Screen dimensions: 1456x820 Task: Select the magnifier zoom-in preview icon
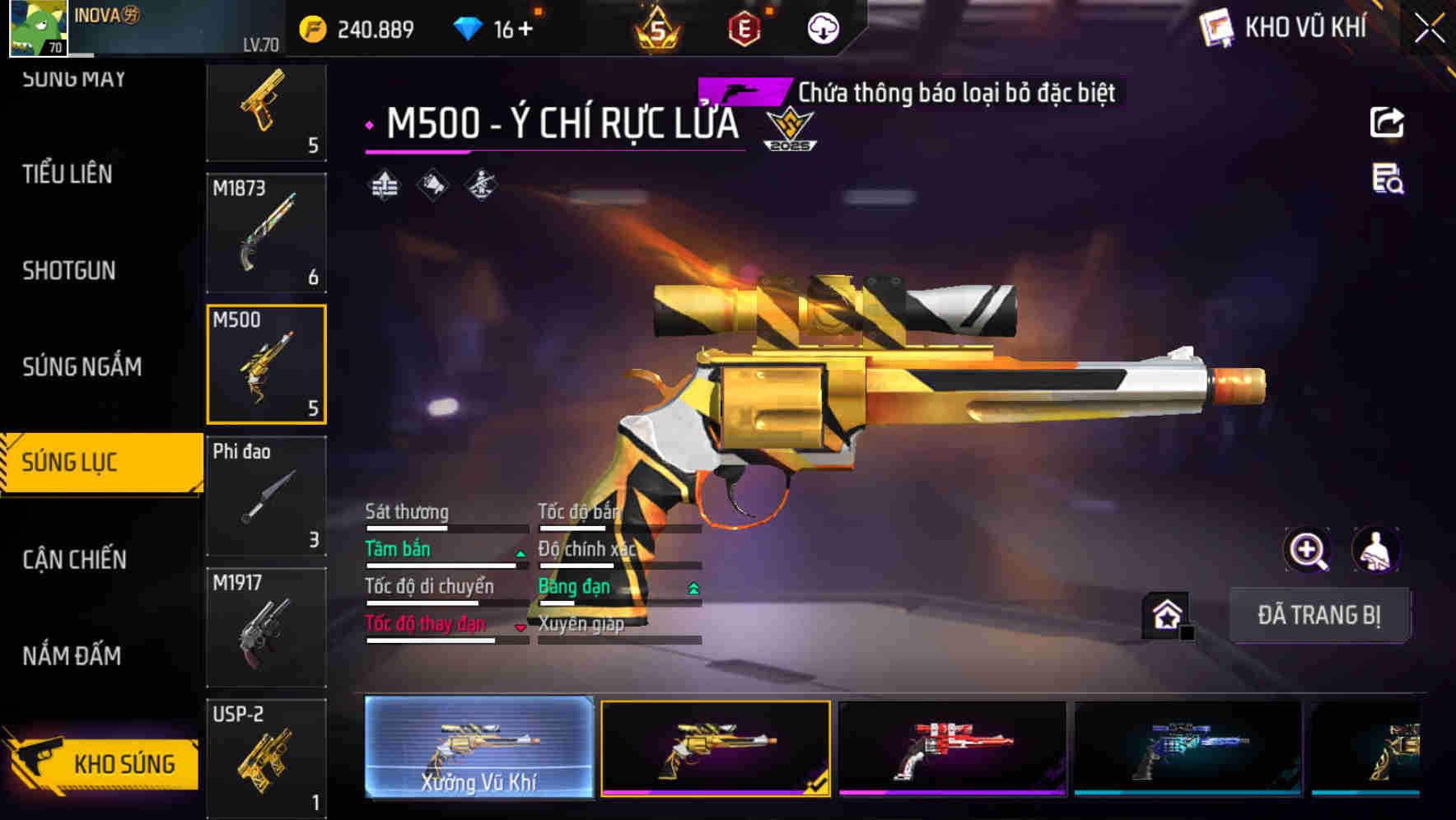(x=1308, y=550)
